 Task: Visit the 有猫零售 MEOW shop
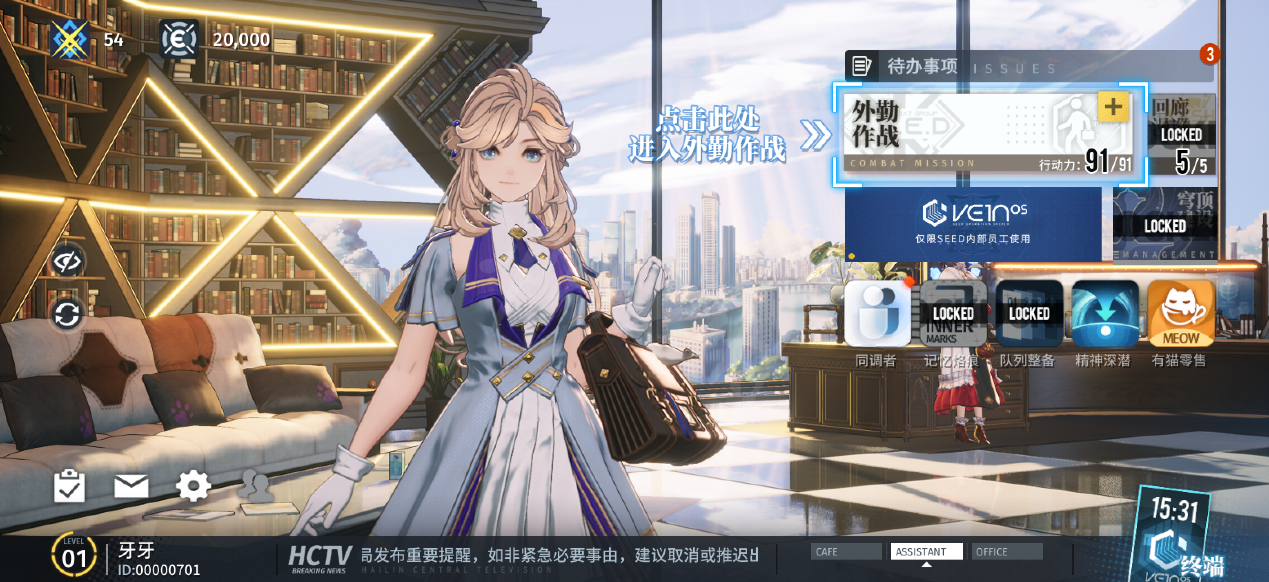point(1181,314)
